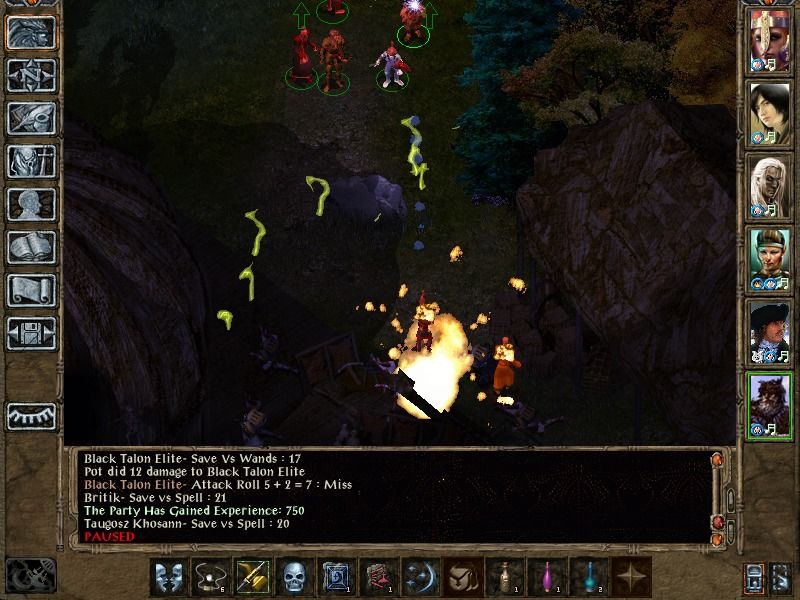Select the wide-brimmed hat character portrait
This screenshot has width=800, height=600.
click(771, 330)
